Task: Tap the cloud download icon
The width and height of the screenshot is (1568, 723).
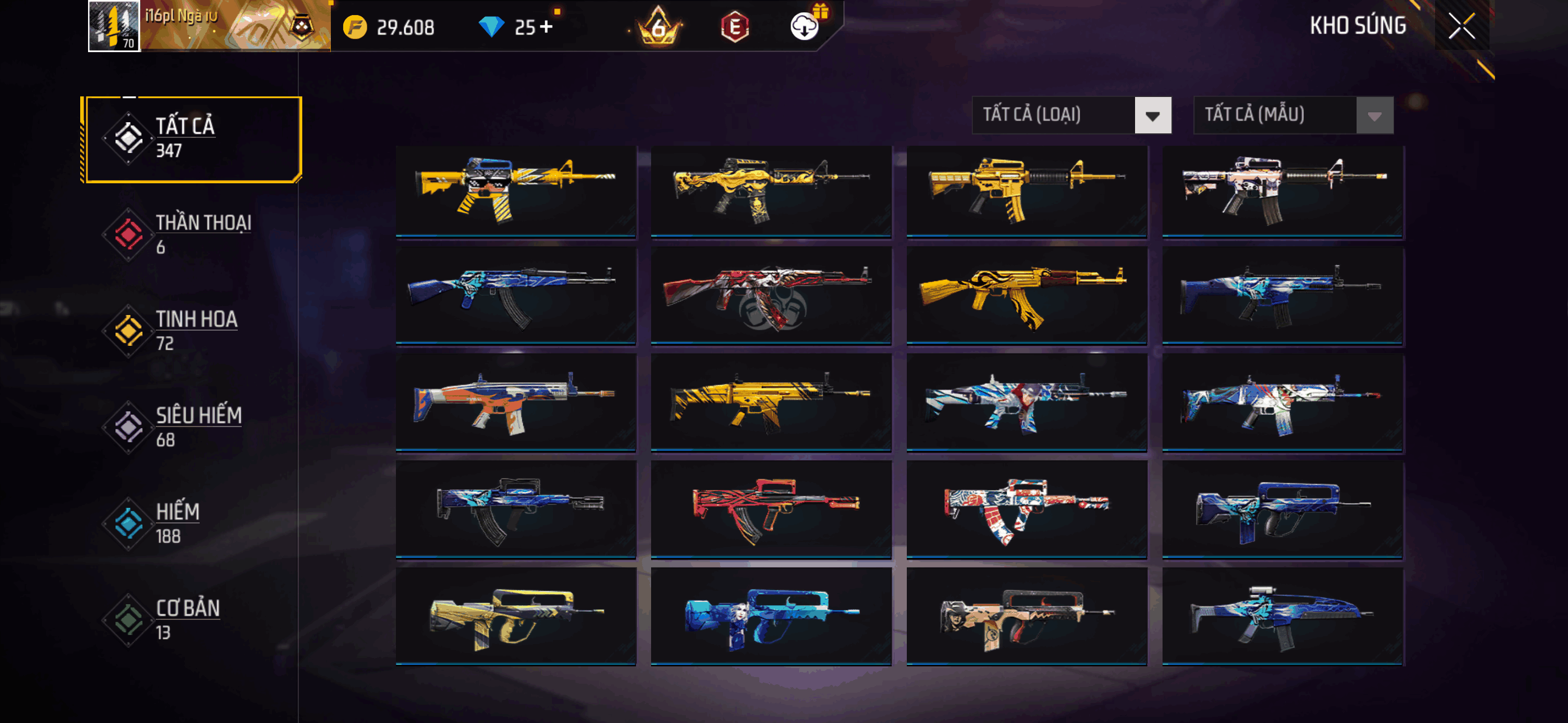Action: coord(804,27)
